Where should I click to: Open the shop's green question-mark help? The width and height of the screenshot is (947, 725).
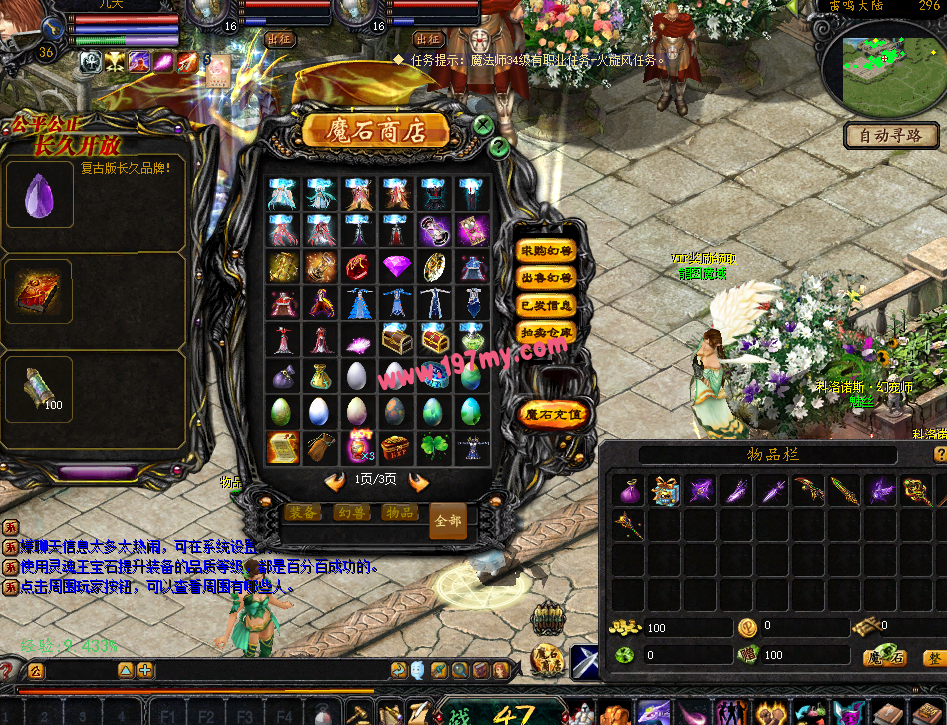coord(499,147)
